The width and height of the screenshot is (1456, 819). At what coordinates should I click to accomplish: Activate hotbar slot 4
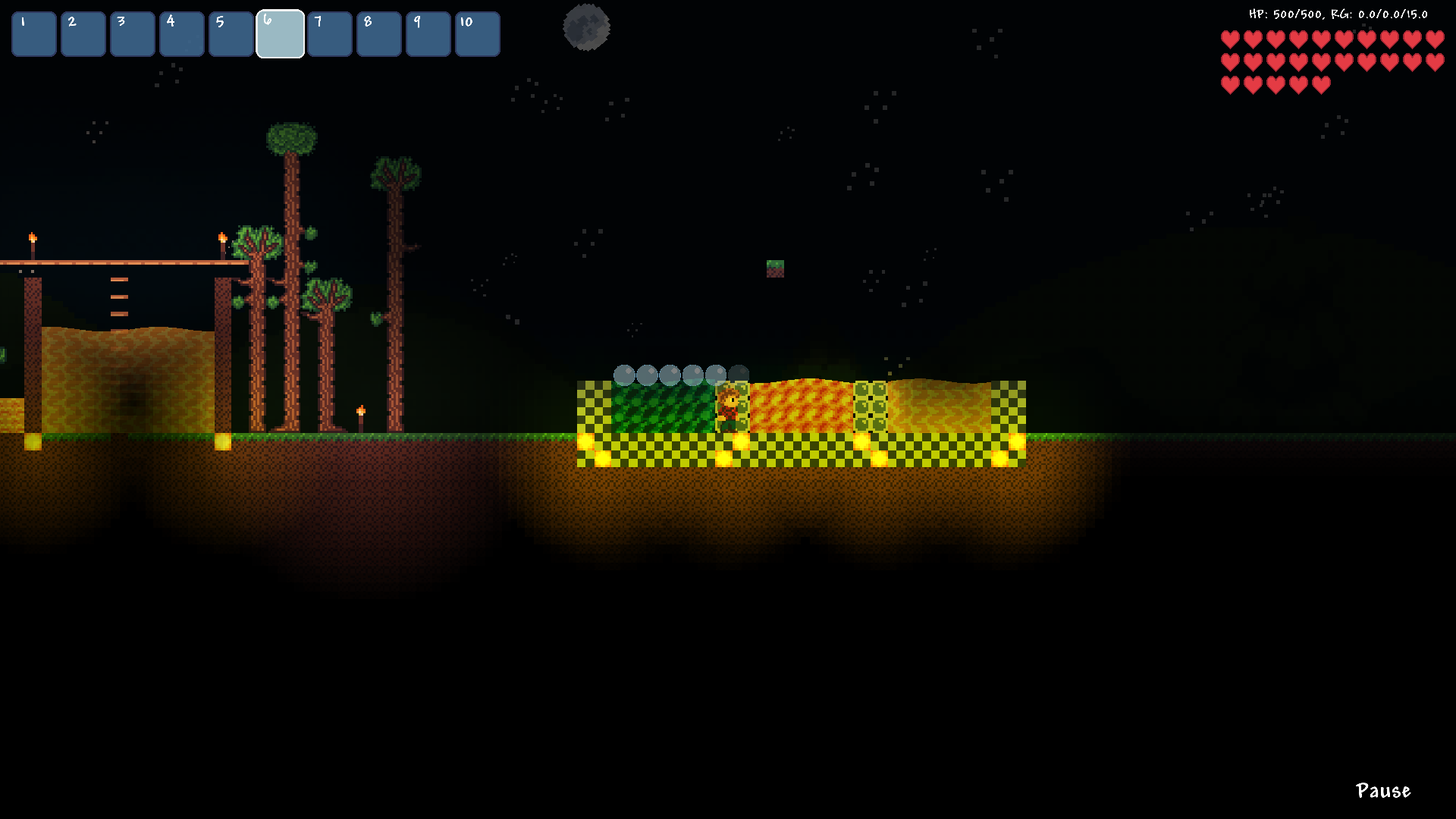point(182,34)
